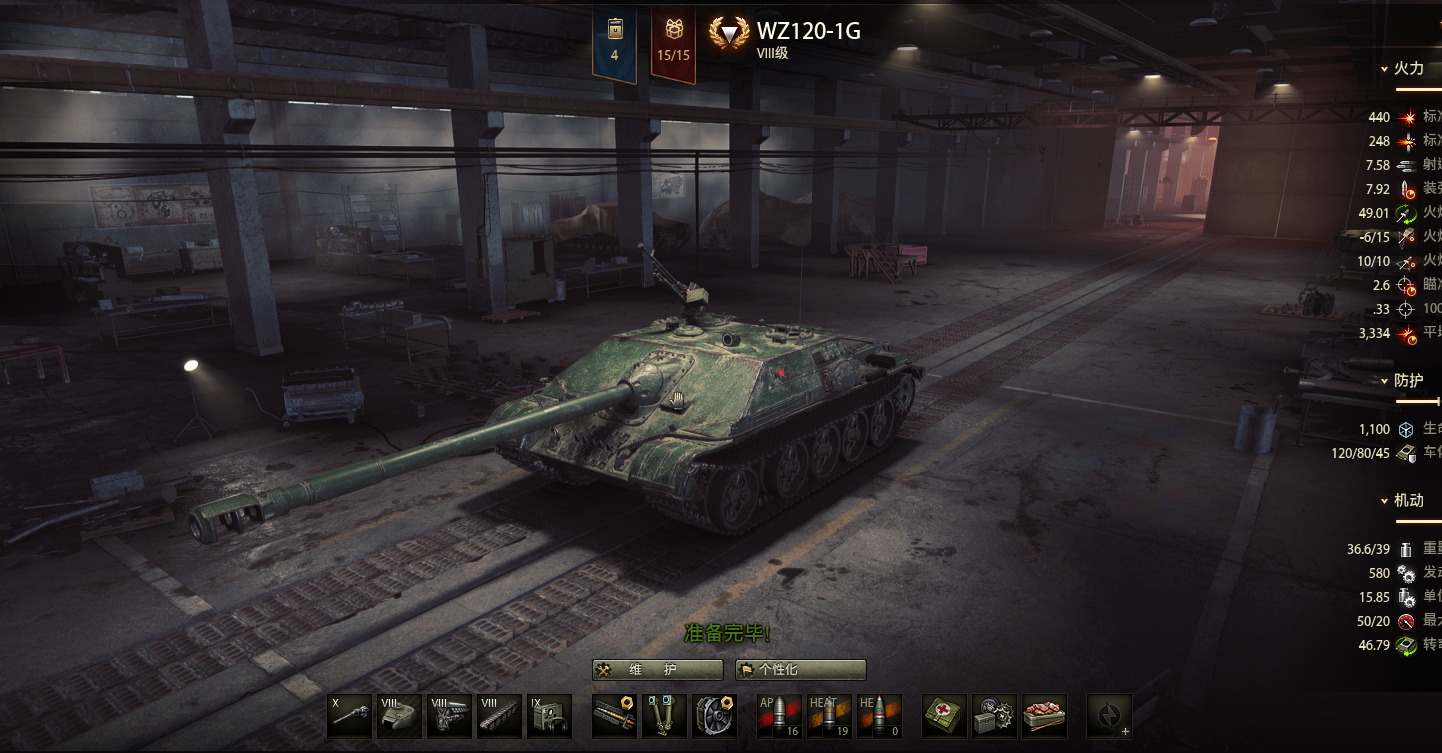1442x753 pixels.
Task: Select the HE shell ammo slot
Action: (879, 716)
